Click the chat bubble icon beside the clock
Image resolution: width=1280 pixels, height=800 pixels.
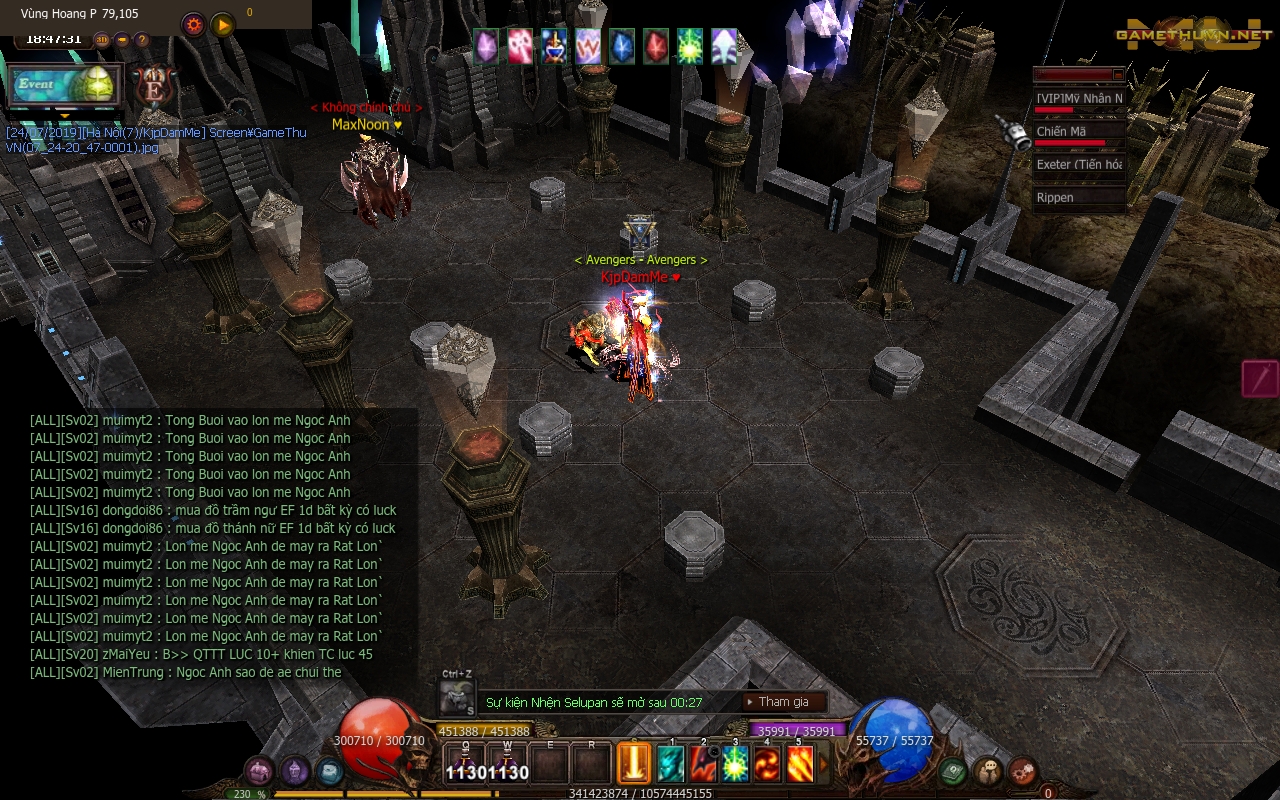point(122,39)
